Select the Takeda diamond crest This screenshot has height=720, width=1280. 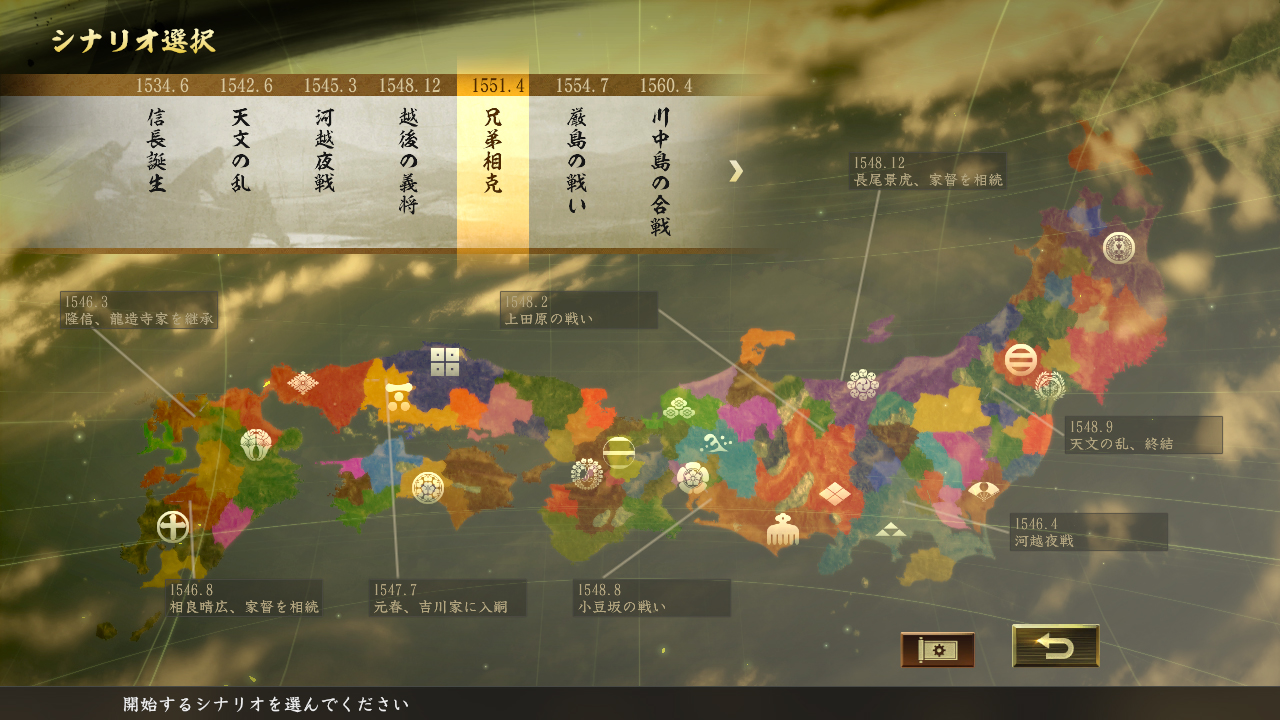[837, 493]
